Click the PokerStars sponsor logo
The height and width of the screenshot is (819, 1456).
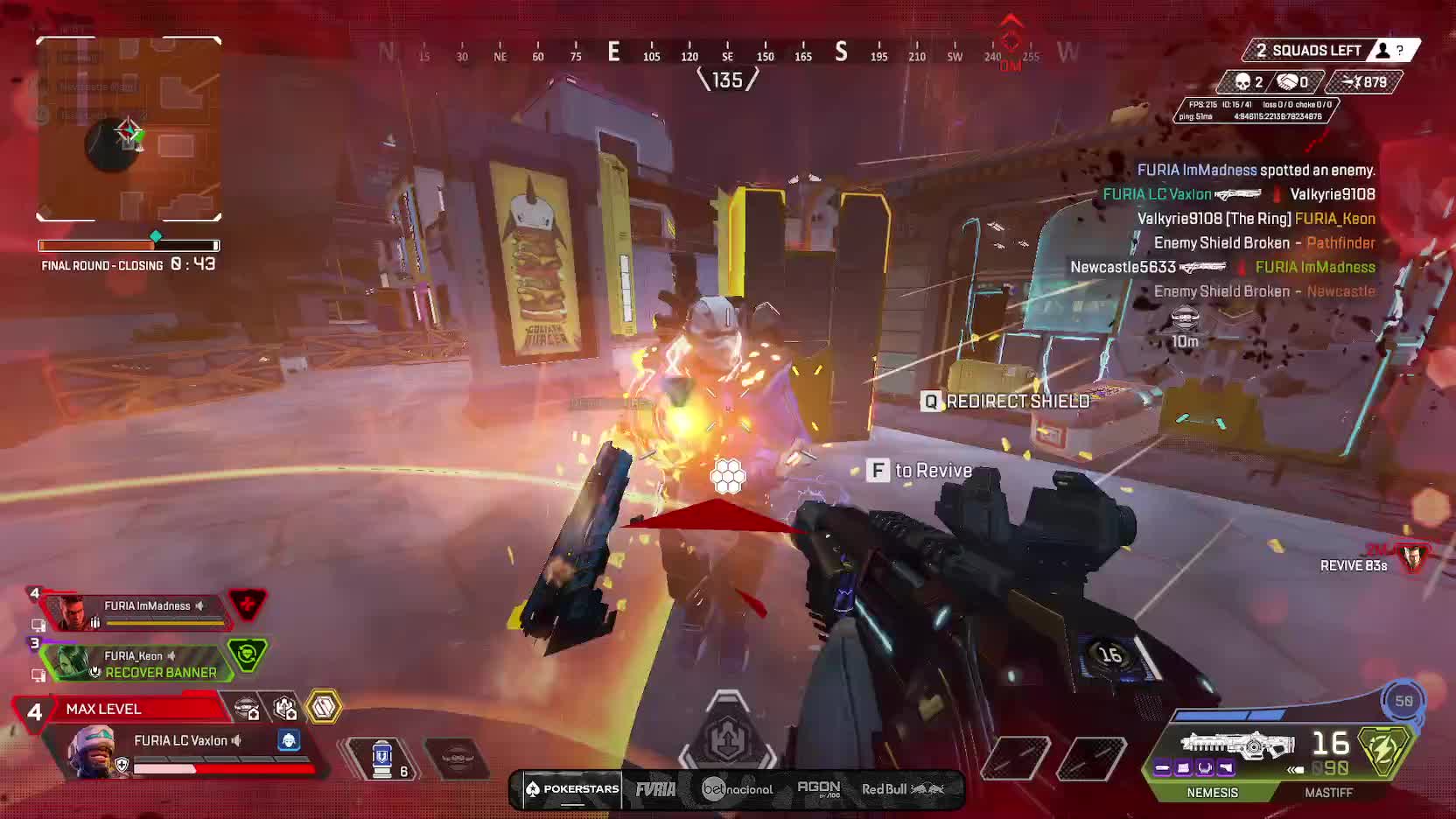pos(572,789)
